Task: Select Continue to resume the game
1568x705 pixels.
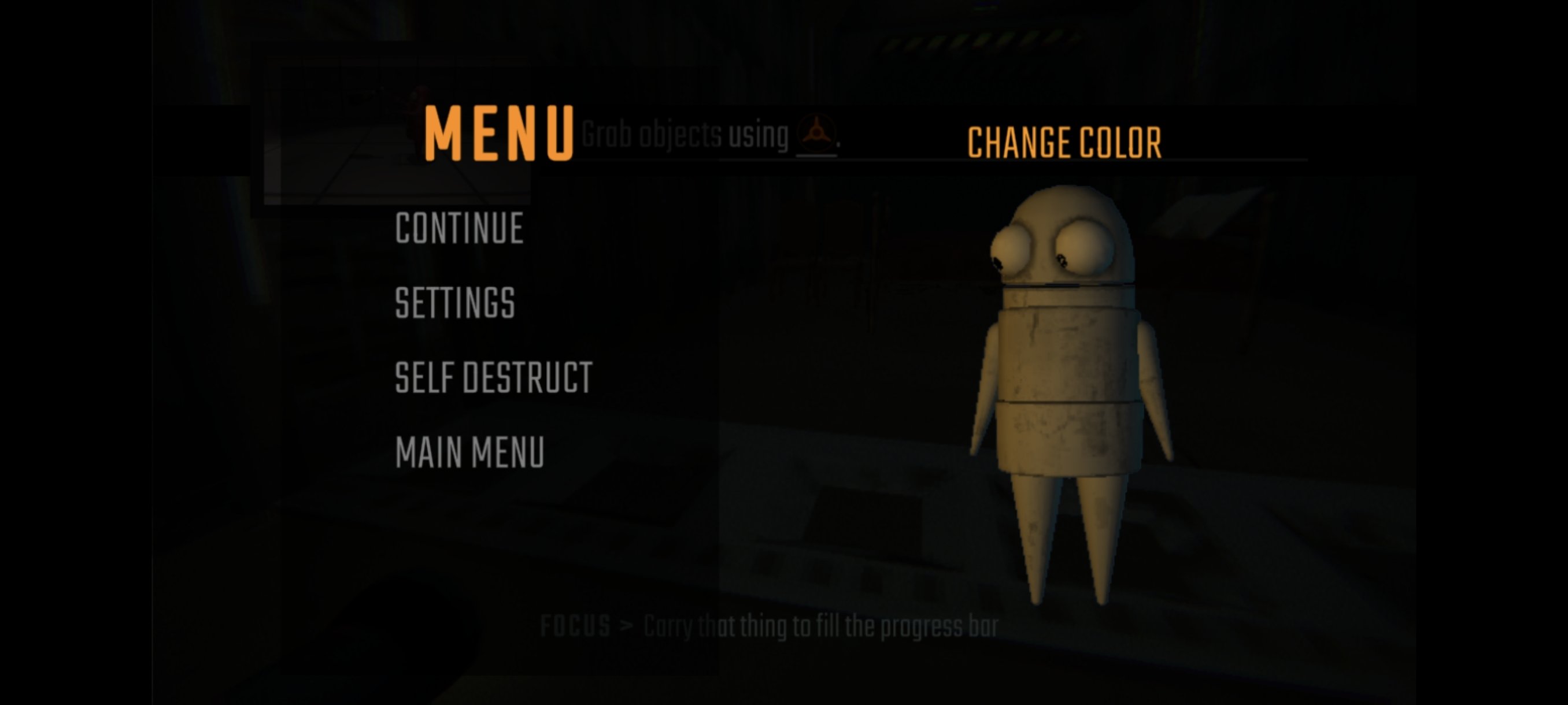Action: tap(459, 229)
